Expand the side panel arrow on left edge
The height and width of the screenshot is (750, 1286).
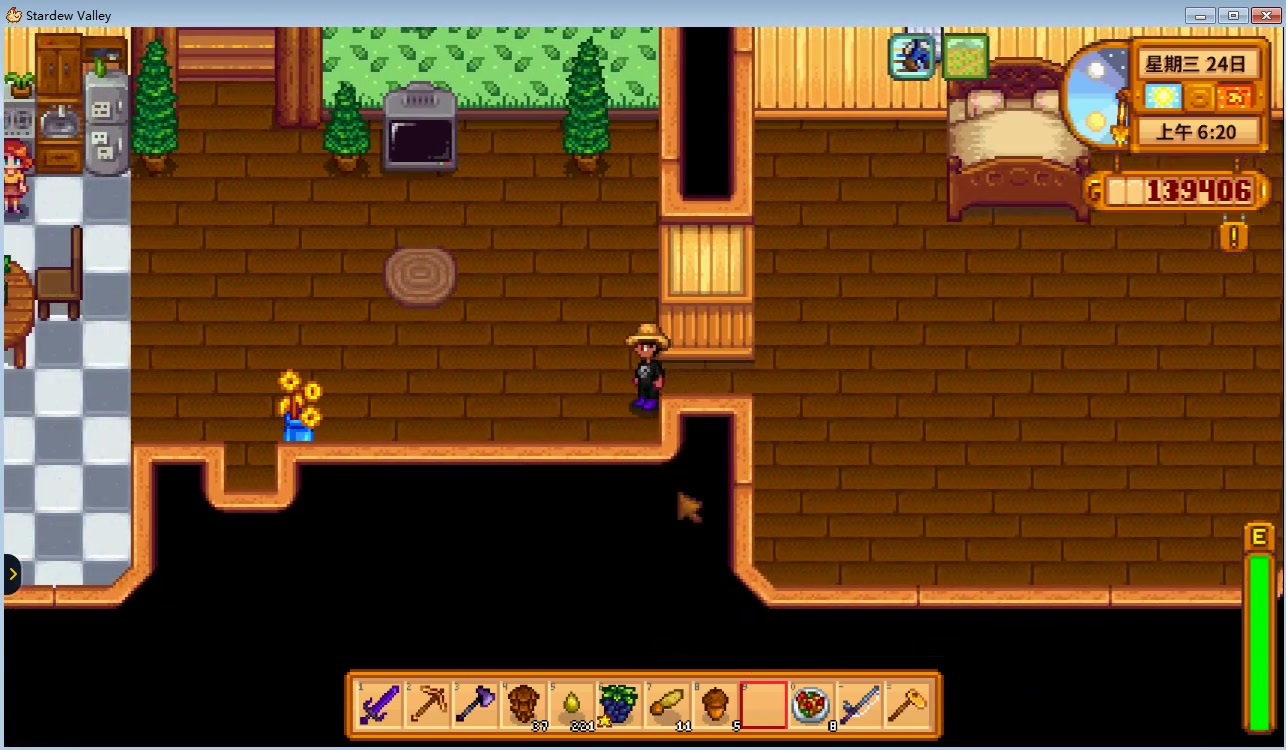[12, 574]
